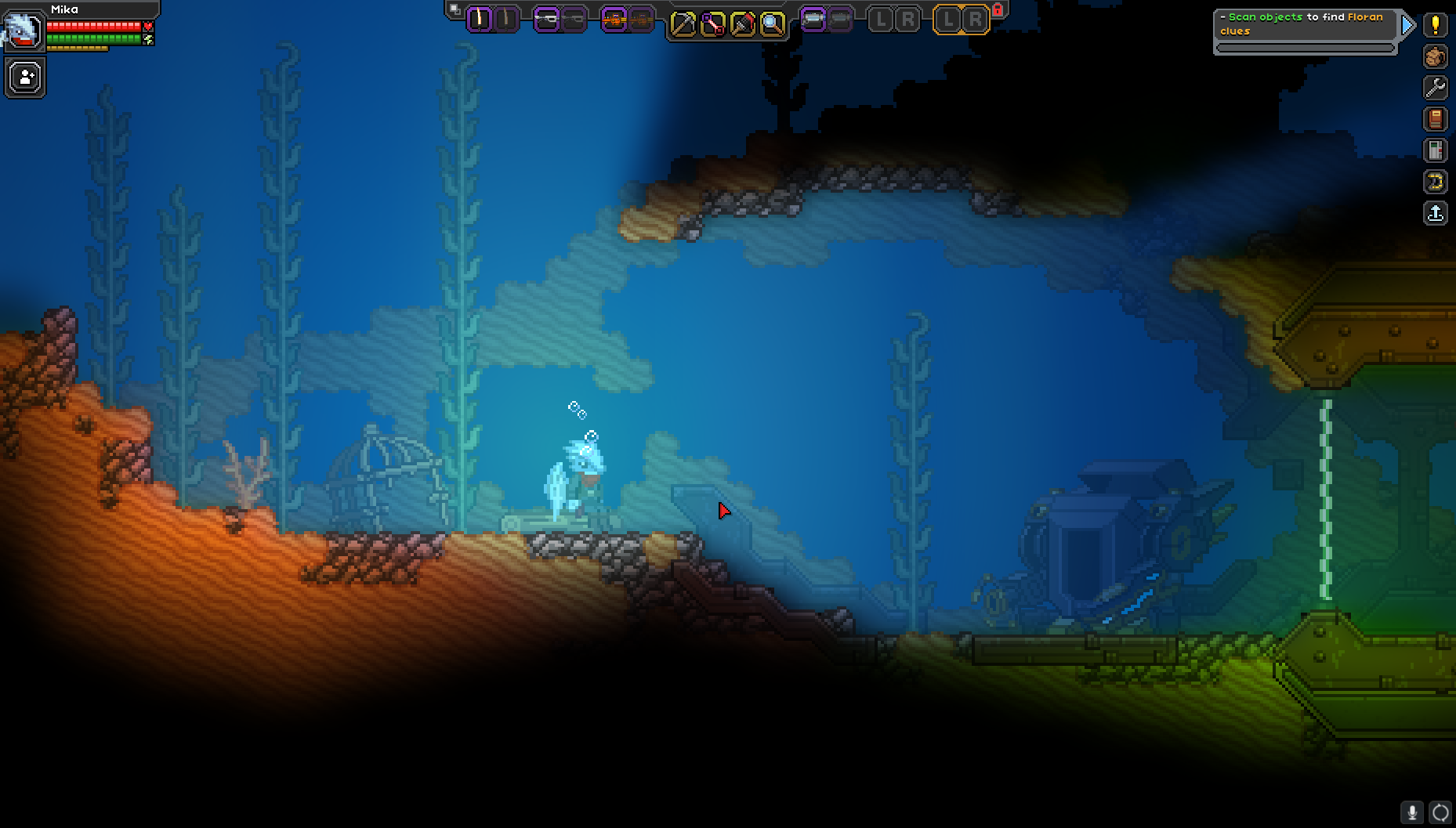Expand quest tracker with the blue arrow

click(x=1407, y=25)
